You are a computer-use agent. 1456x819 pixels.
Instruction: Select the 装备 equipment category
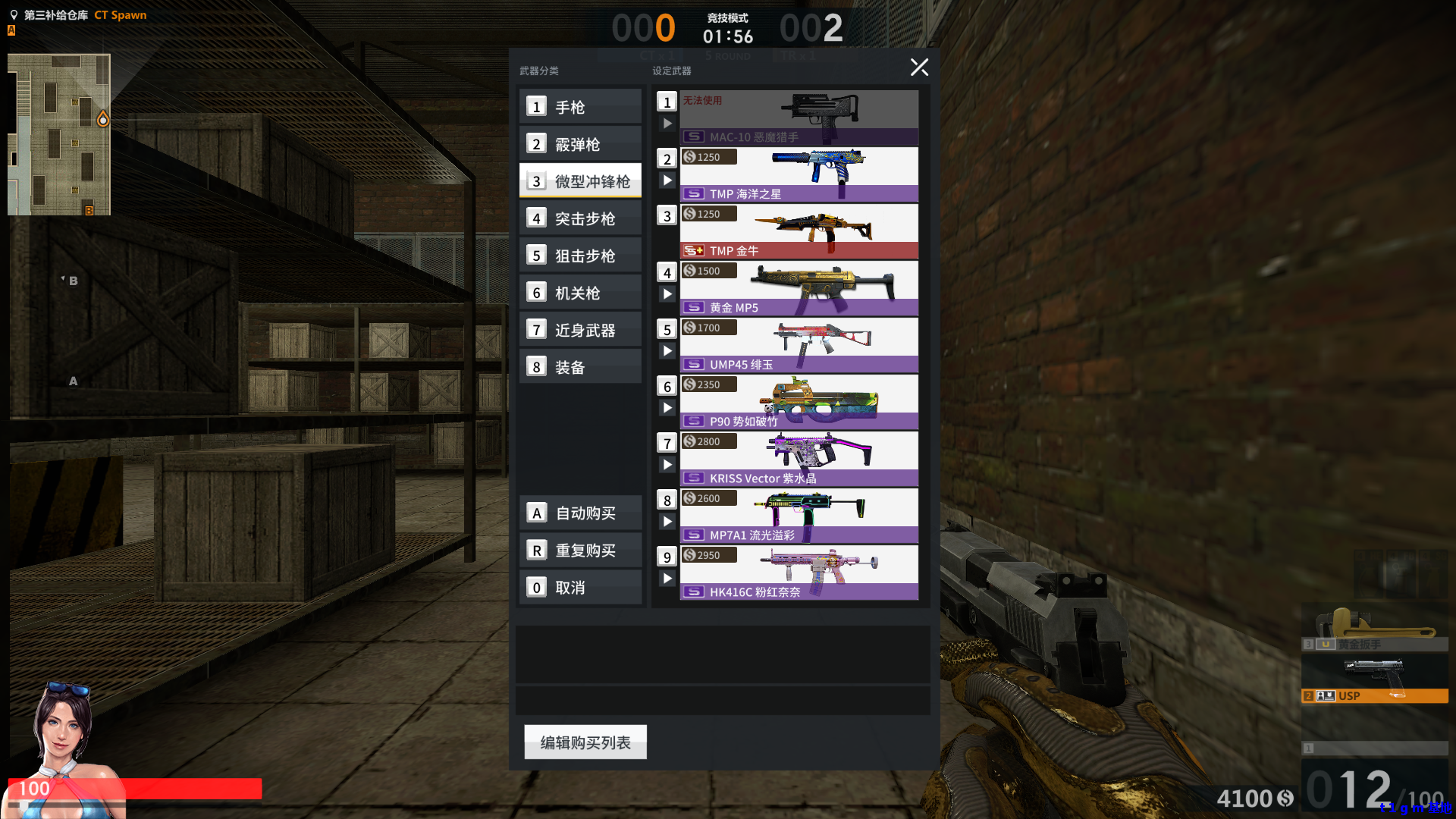(580, 367)
